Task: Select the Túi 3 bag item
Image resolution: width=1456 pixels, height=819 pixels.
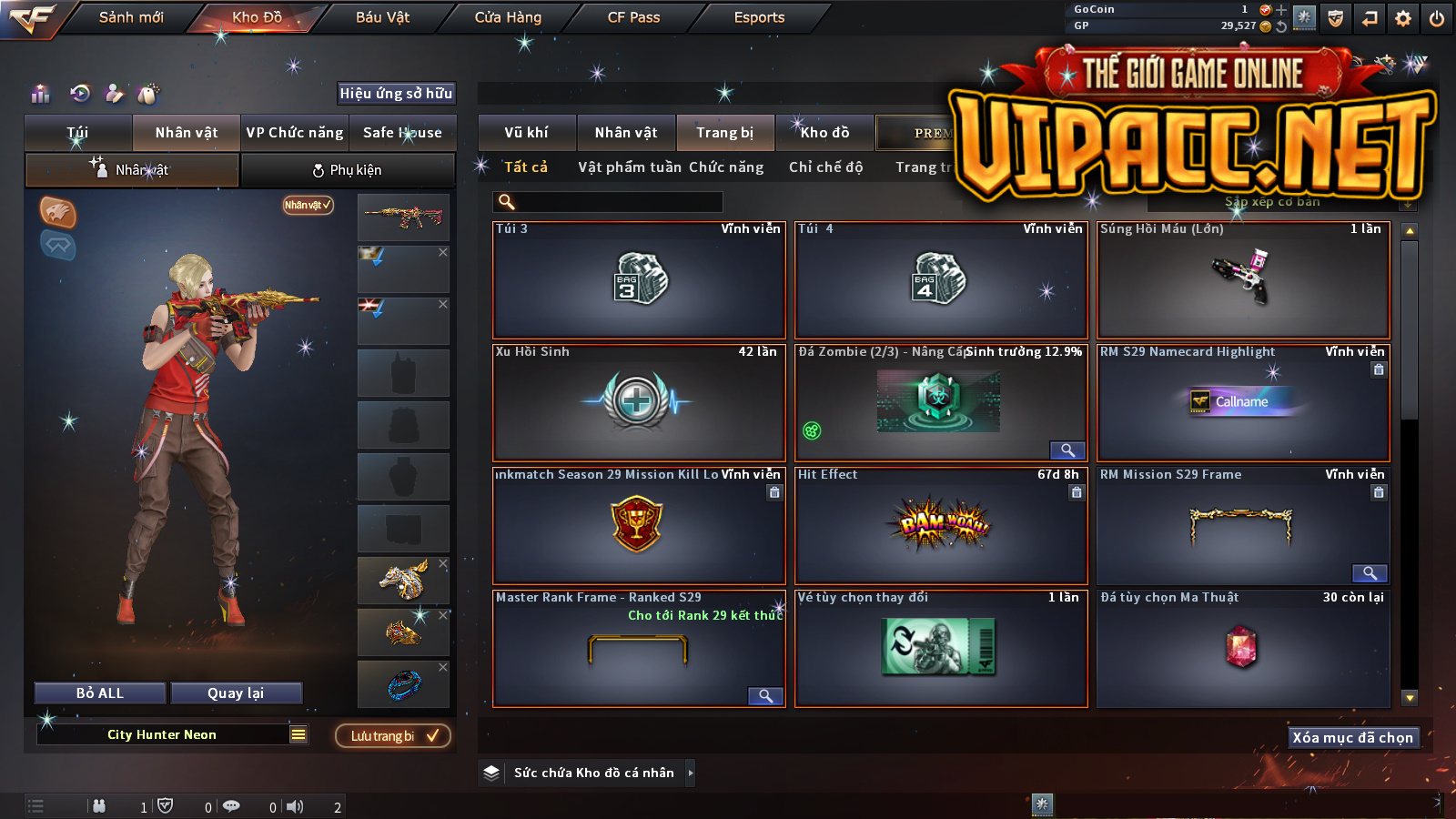Action: coord(638,279)
